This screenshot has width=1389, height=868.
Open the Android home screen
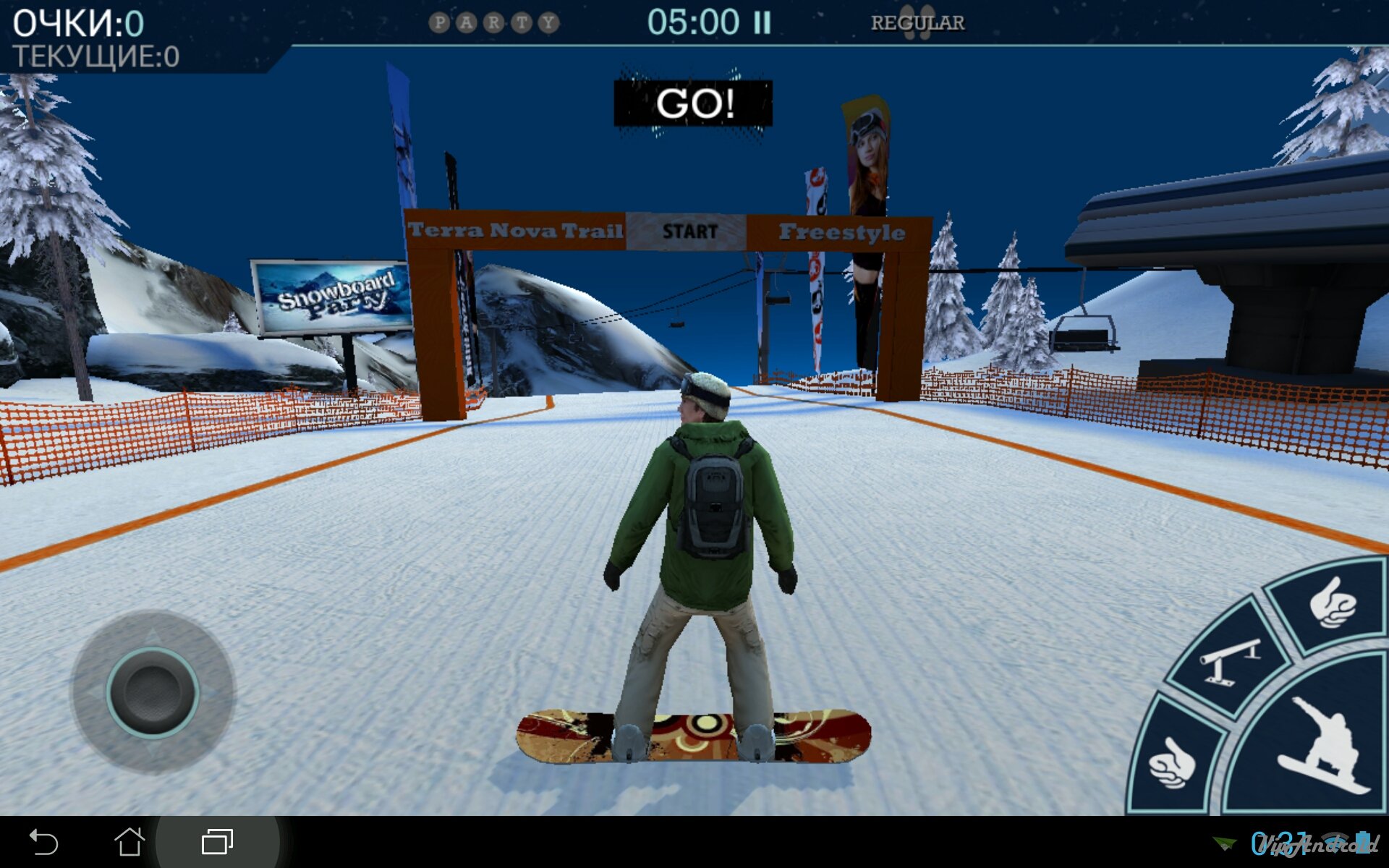[129, 842]
